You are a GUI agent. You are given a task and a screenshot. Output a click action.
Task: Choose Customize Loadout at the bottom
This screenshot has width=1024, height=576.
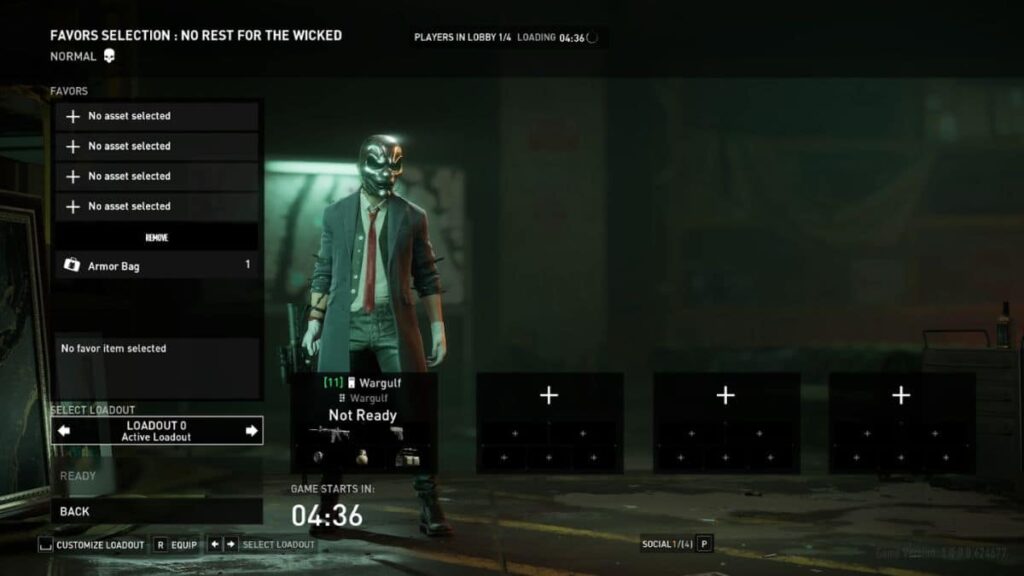click(x=92, y=545)
